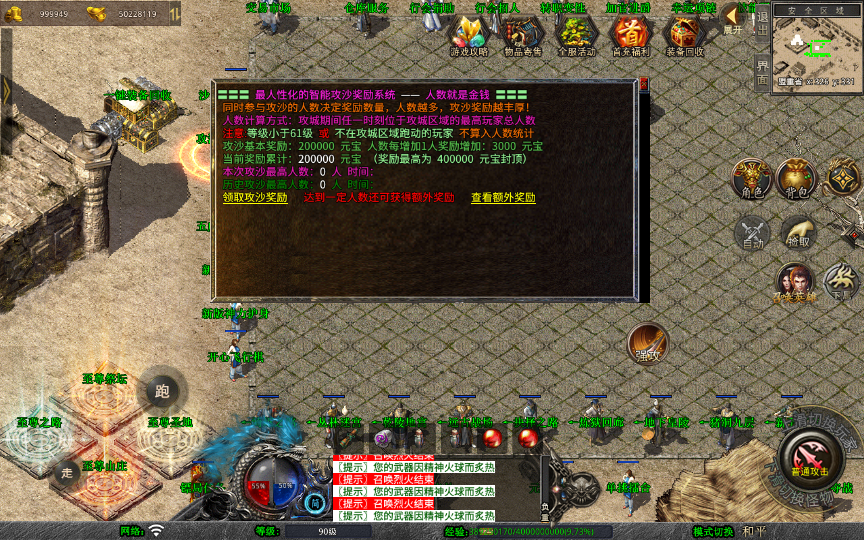Viewport: 864px width, 540px height.
Task: Click the 拾取 pickup button
Action: click(x=797, y=231)
